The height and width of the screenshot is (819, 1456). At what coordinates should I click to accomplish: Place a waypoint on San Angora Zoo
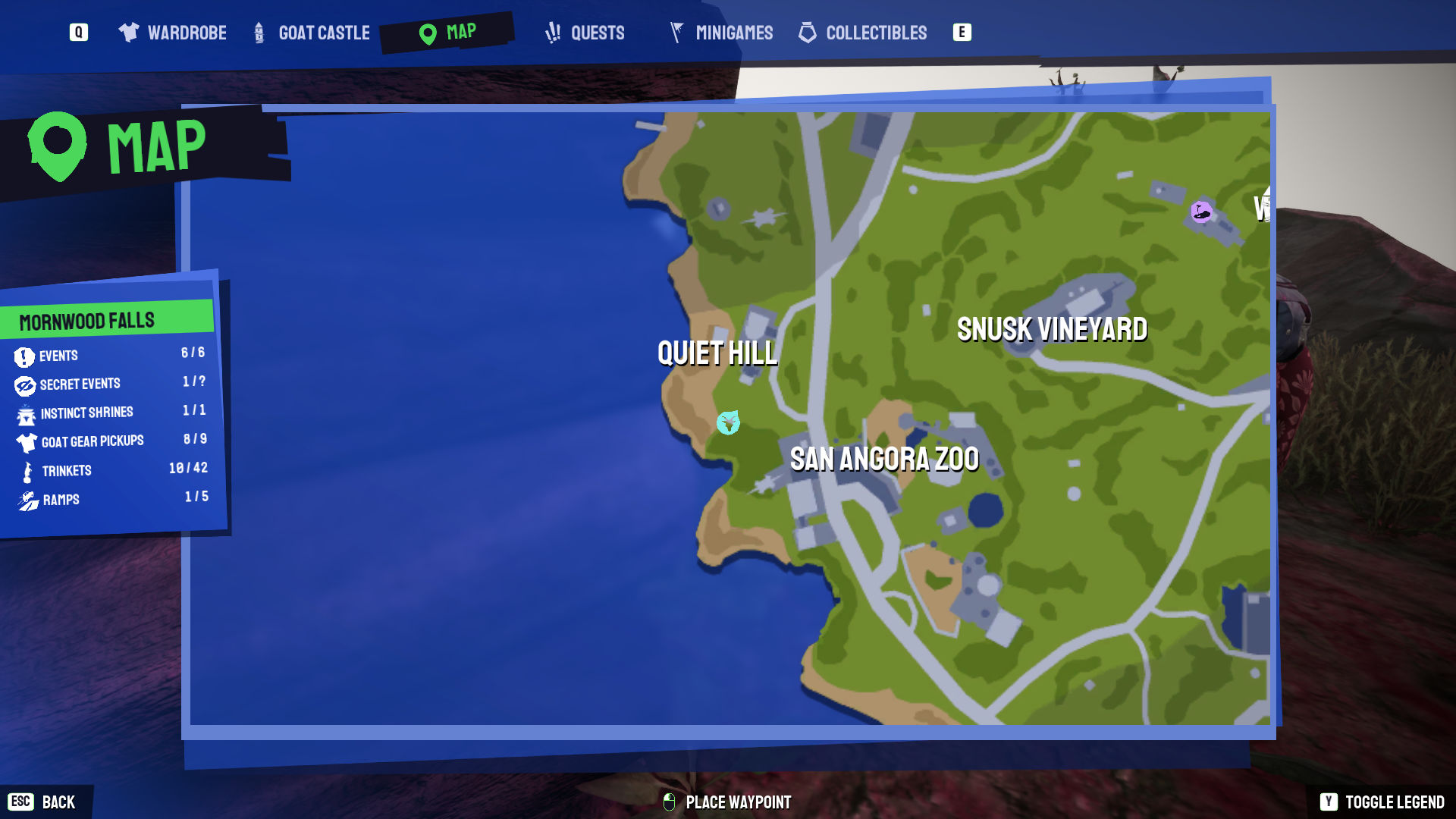(885, 458)
